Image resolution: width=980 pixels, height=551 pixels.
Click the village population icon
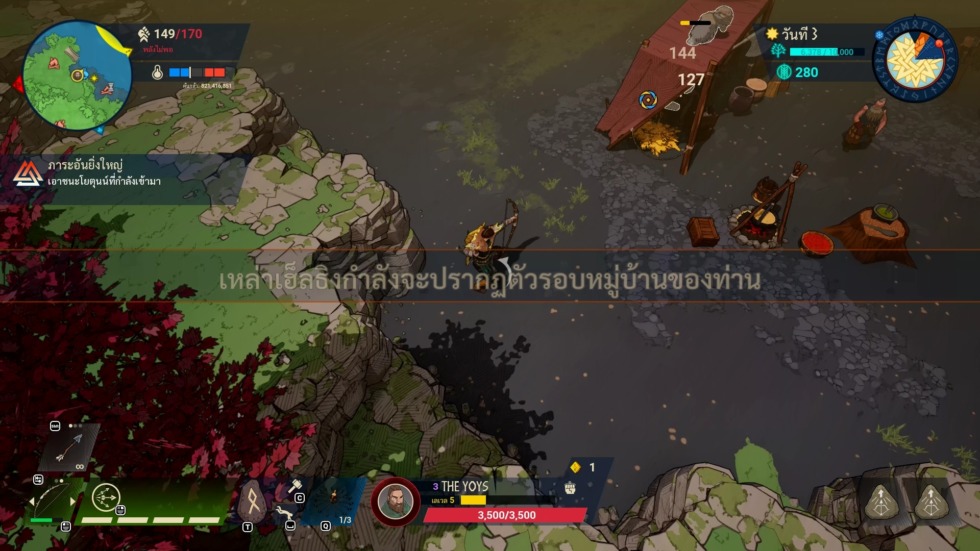pyautogui.click(x=143, y=34)
